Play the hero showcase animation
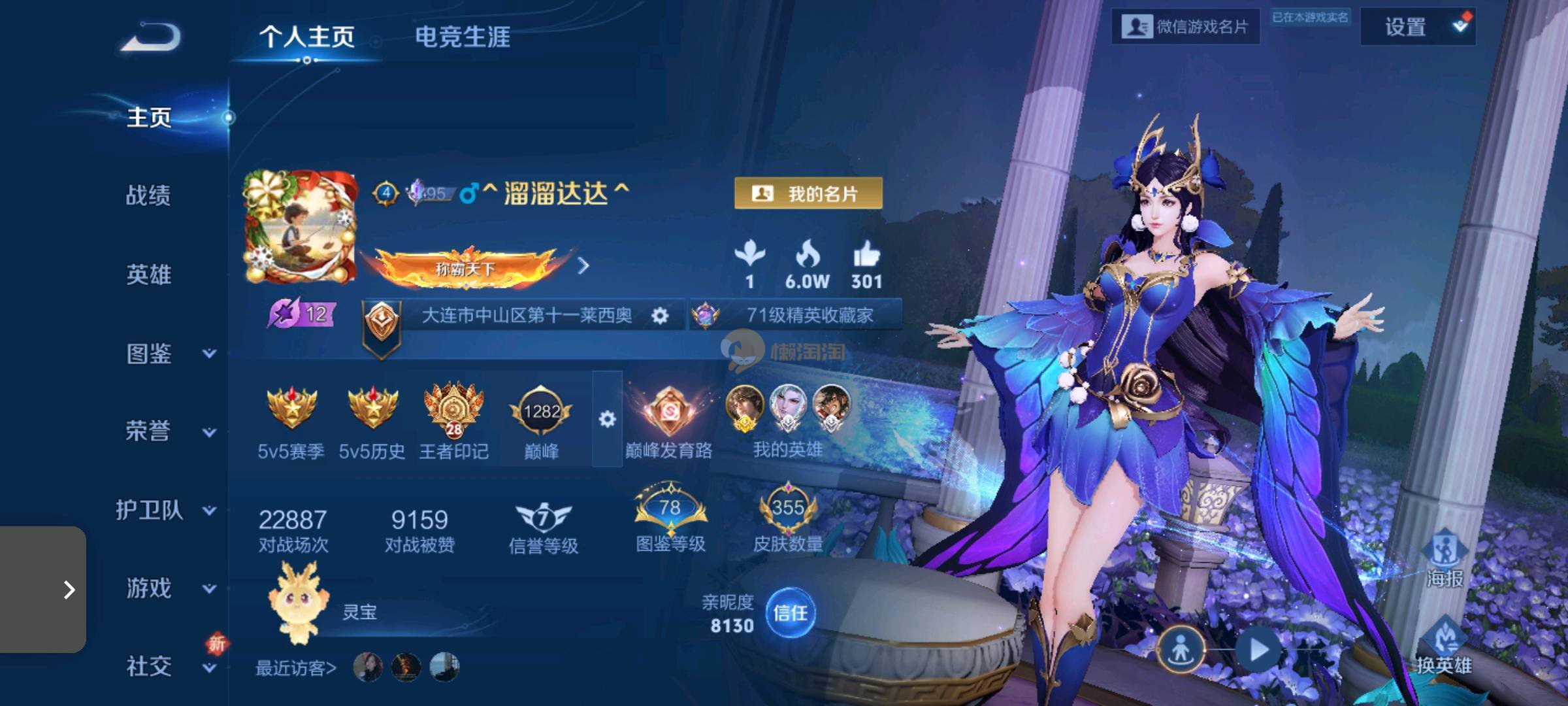Viewport: 1568px width, 706px height. 1258,650
